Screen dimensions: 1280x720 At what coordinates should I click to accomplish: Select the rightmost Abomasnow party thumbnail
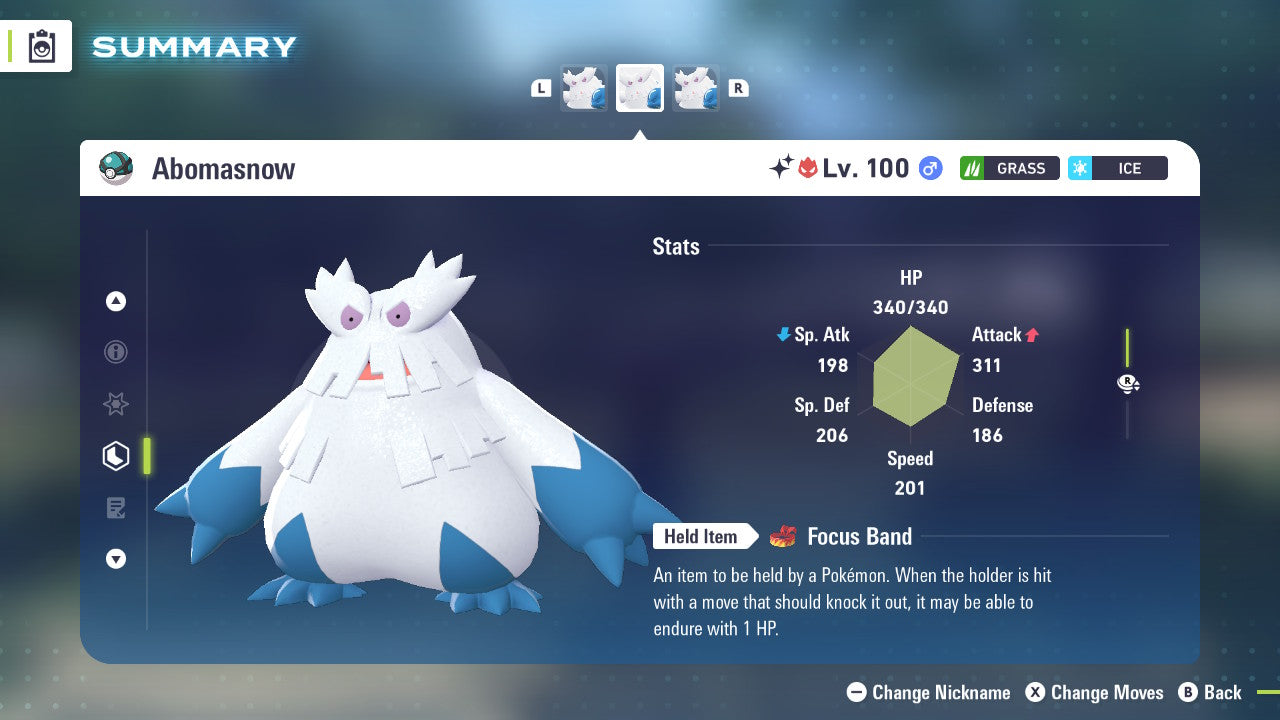coord(697,87)
